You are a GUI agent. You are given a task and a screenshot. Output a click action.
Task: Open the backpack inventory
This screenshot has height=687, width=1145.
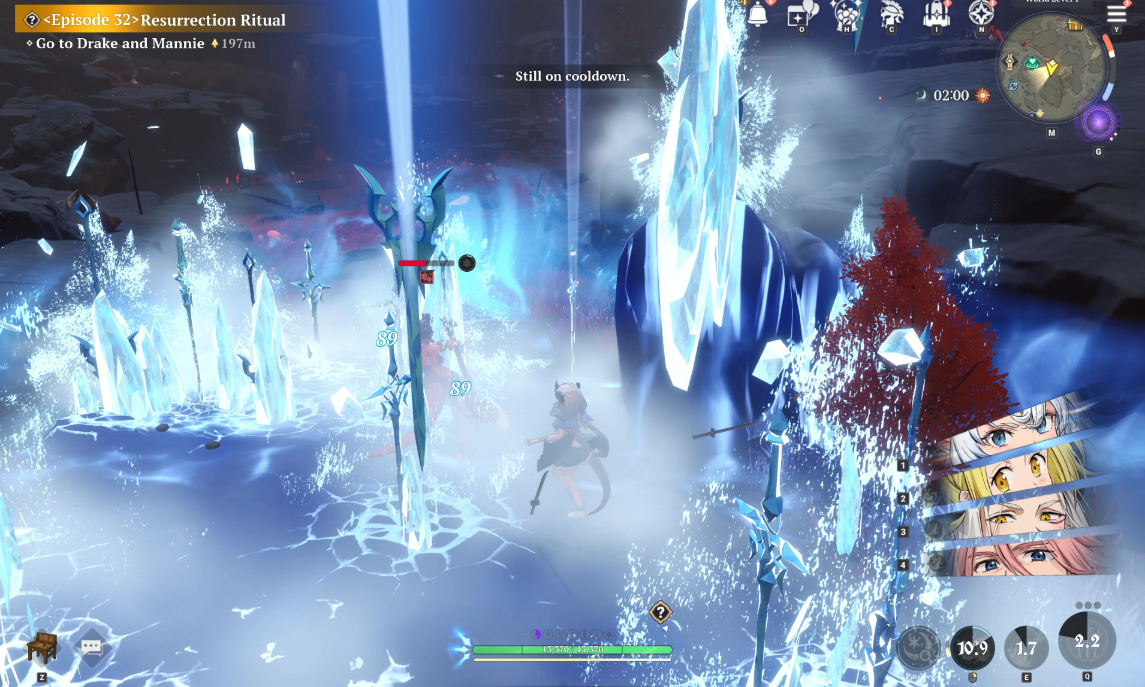point(936,14)
